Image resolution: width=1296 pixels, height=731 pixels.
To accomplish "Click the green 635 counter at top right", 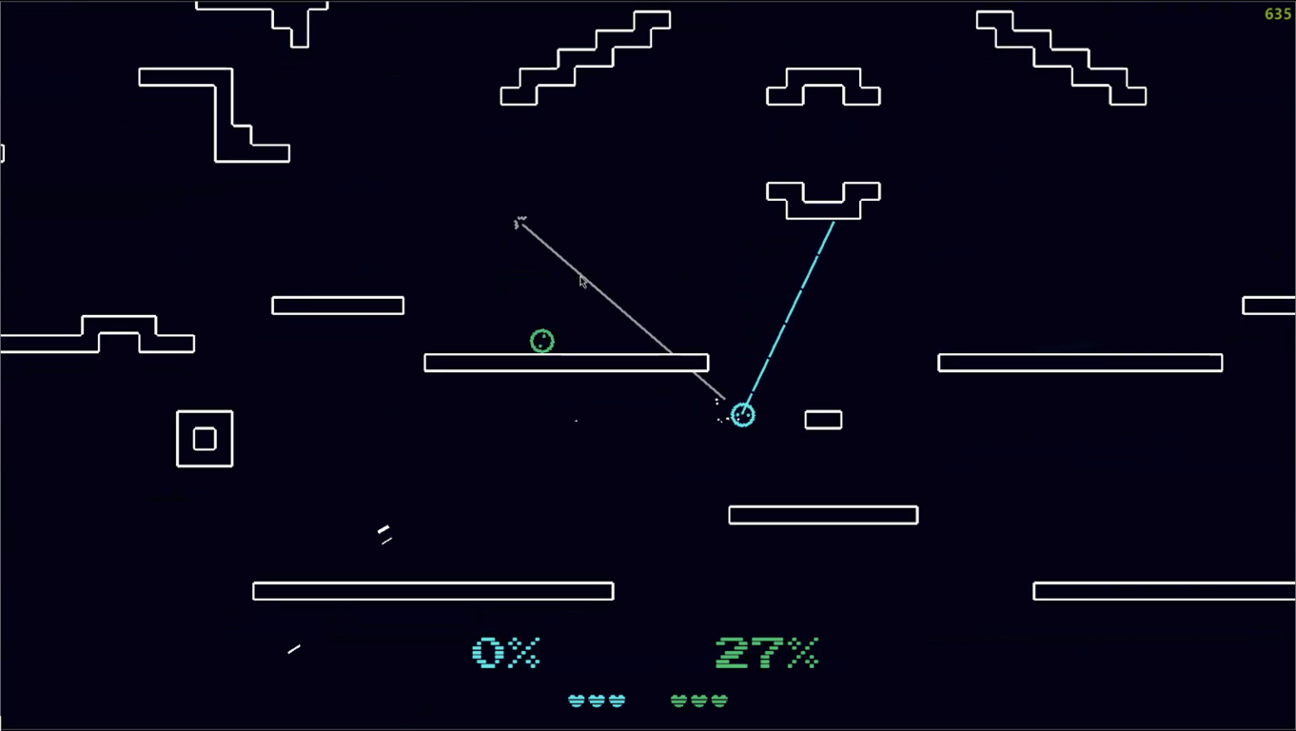I will coord(1278,14).
